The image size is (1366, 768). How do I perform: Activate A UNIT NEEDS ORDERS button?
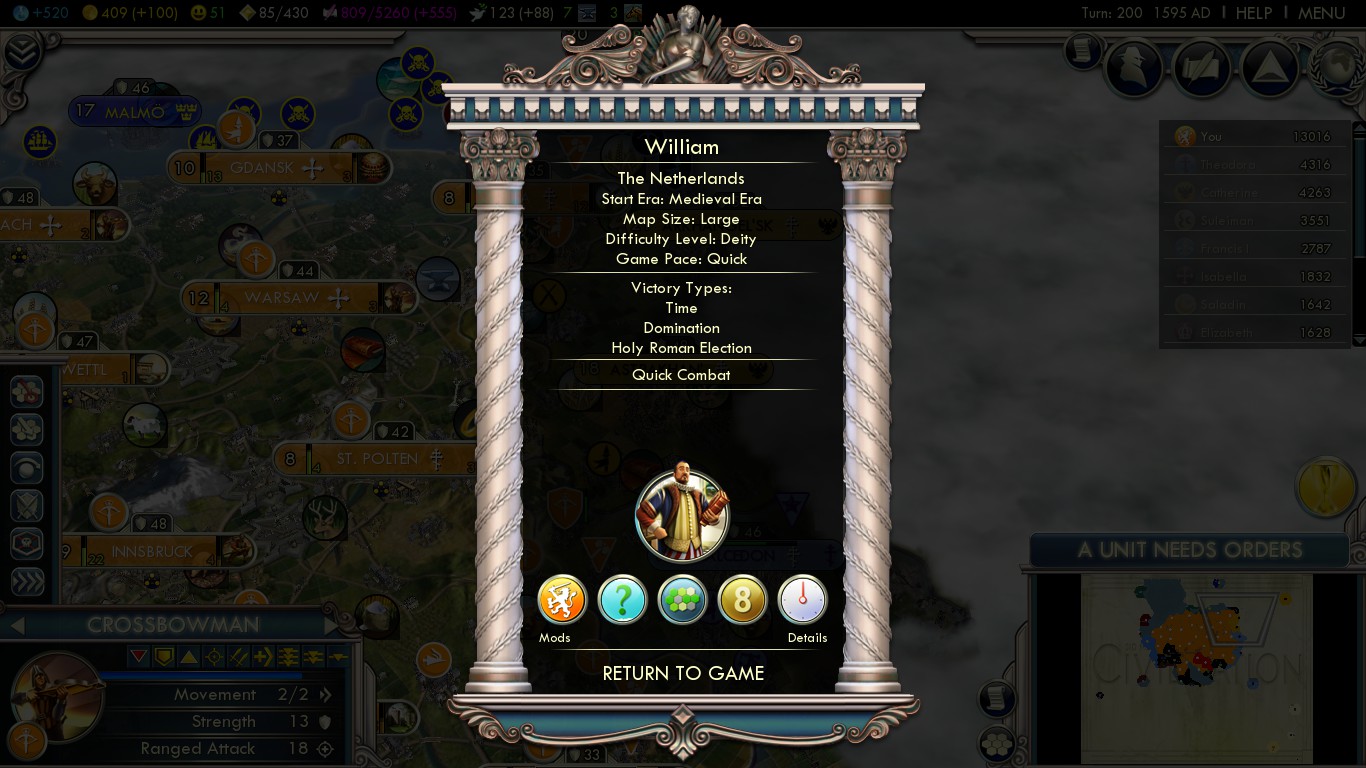(1189, 549)
